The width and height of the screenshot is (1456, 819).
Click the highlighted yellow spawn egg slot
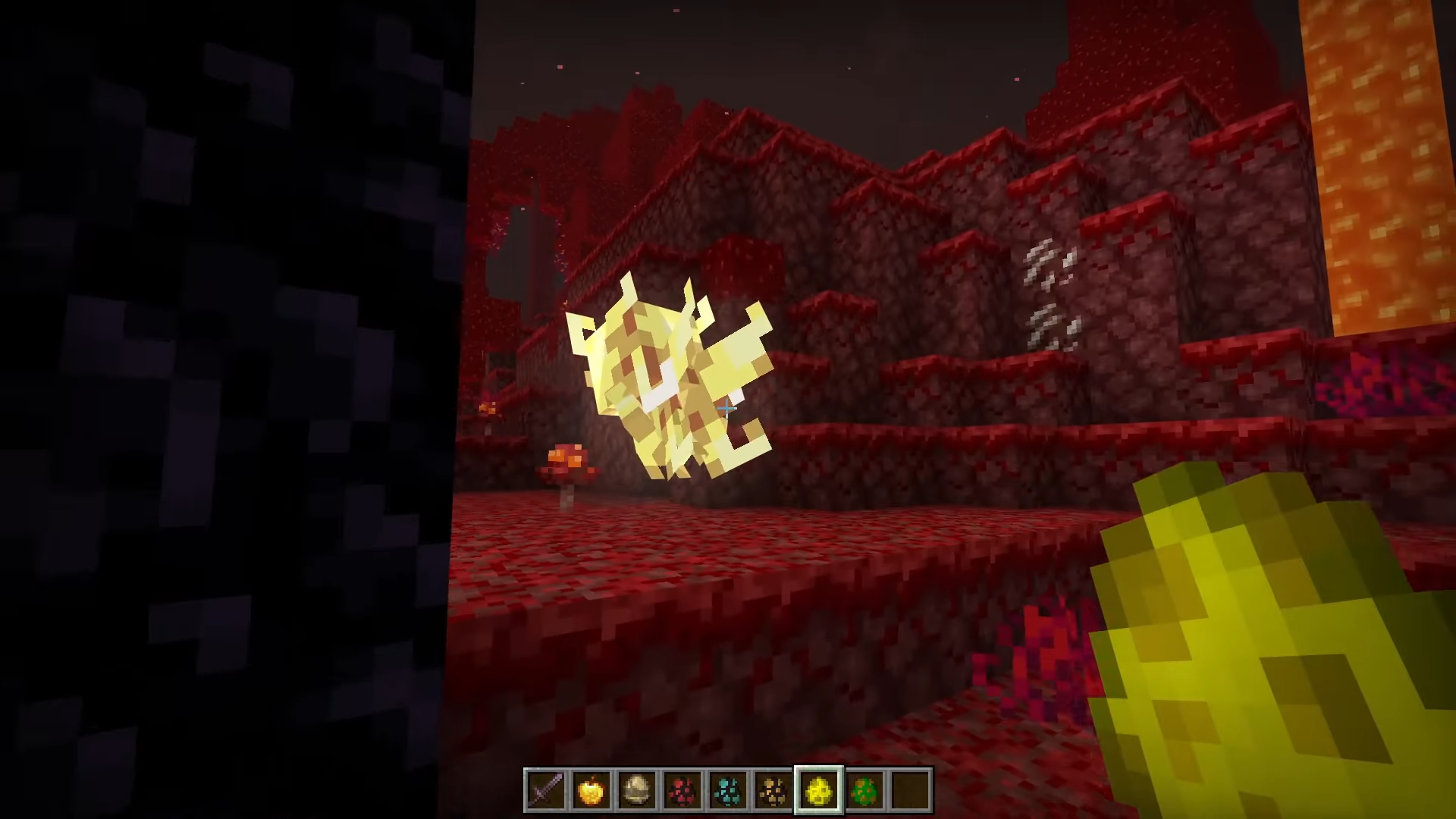pyautogui.click(x=819, y=790)
